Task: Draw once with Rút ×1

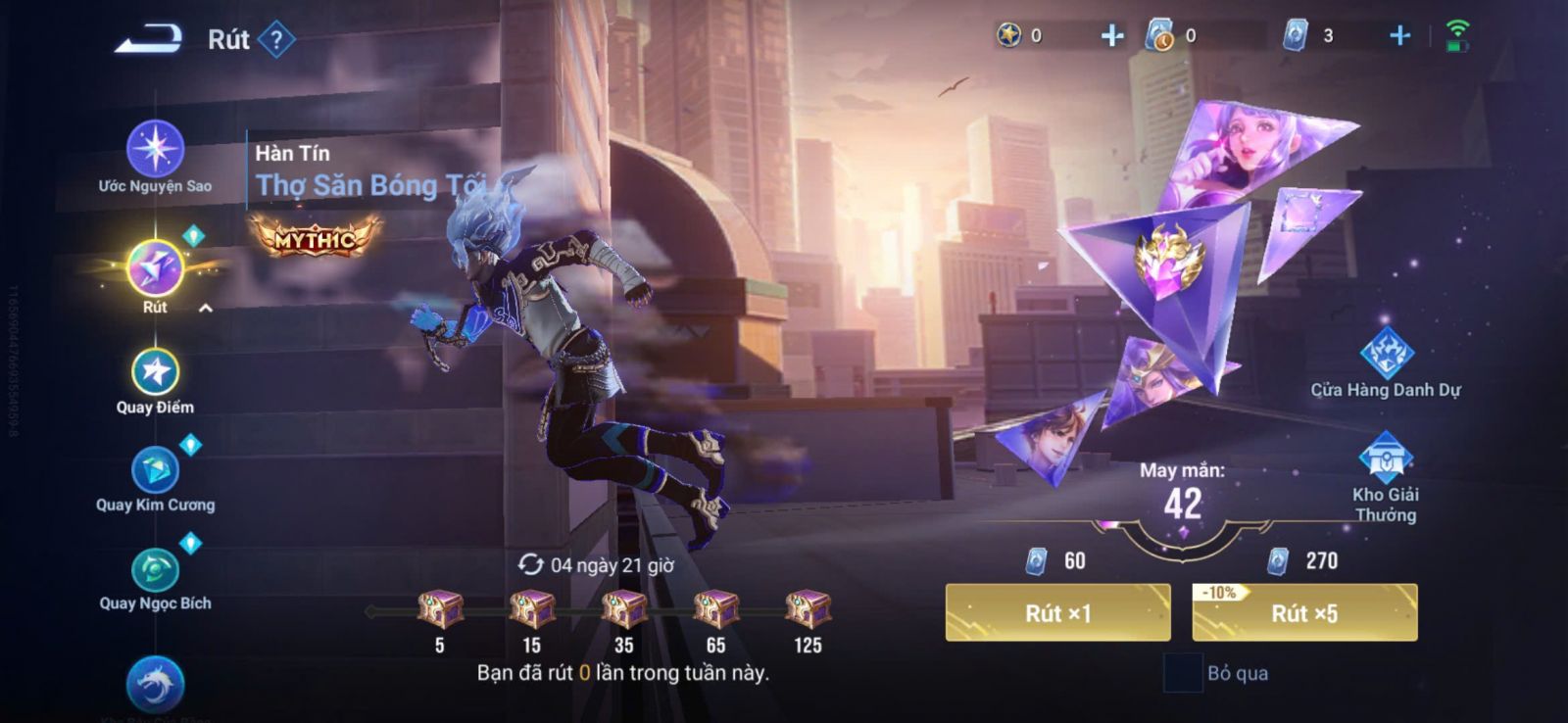Action: point(1057,613)
